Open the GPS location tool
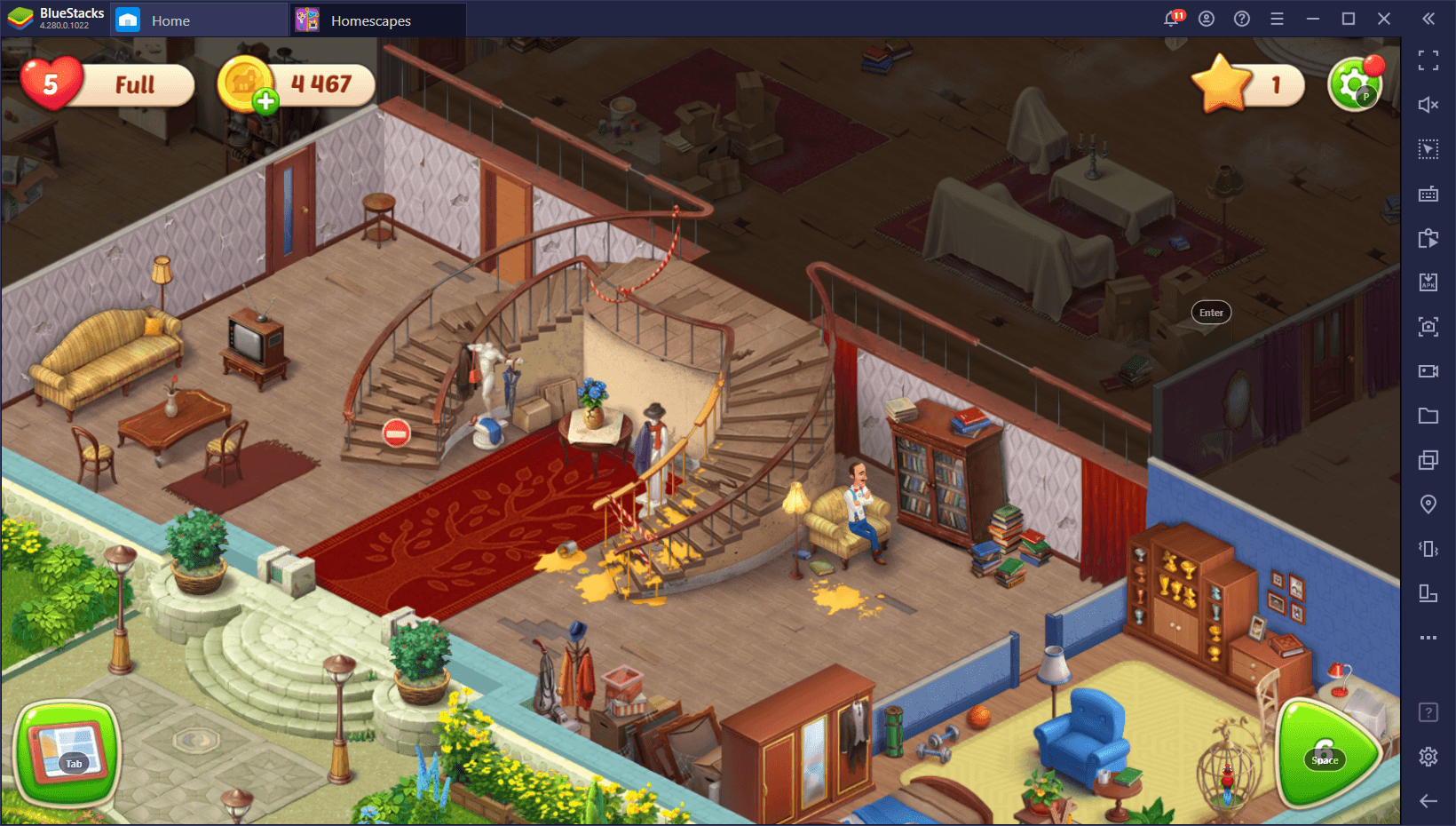 pyautogui.click(x=1428, y=504)
